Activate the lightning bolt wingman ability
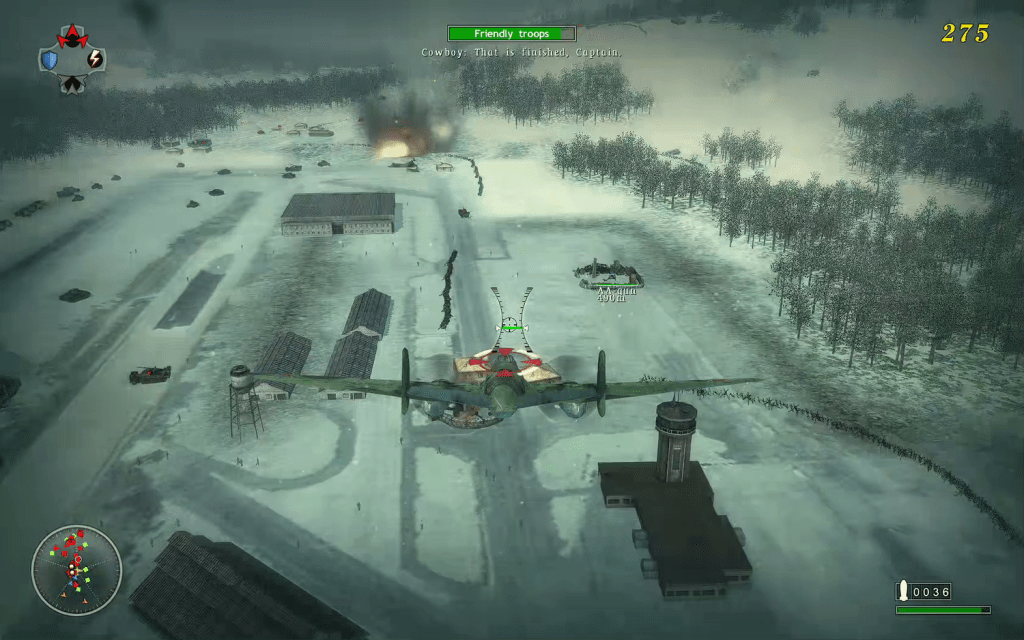Image resolution: width=1024 pixels, height=640 pixels. click(95, 60)
